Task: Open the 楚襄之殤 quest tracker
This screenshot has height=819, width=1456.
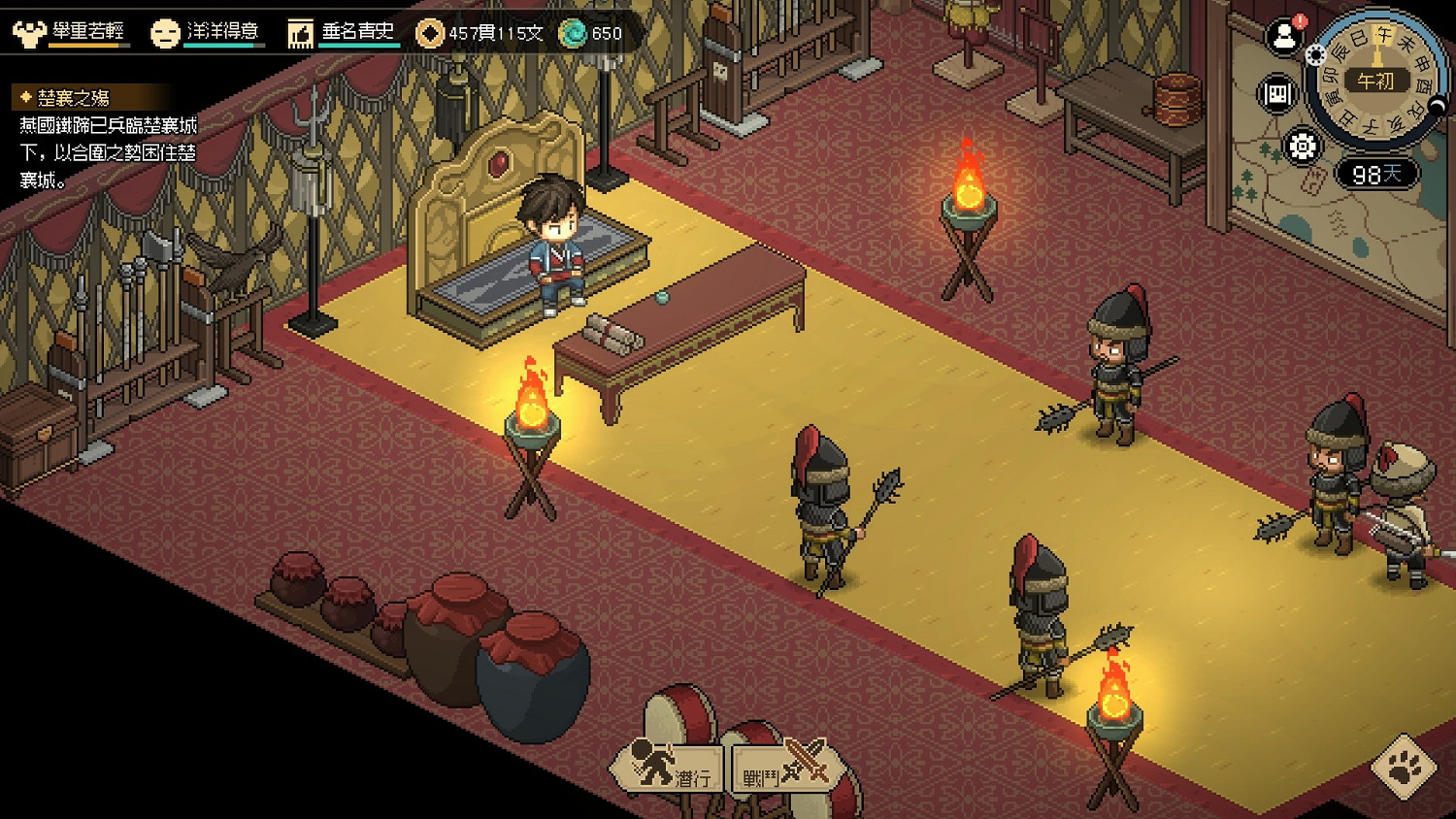Action: point(73,98)
